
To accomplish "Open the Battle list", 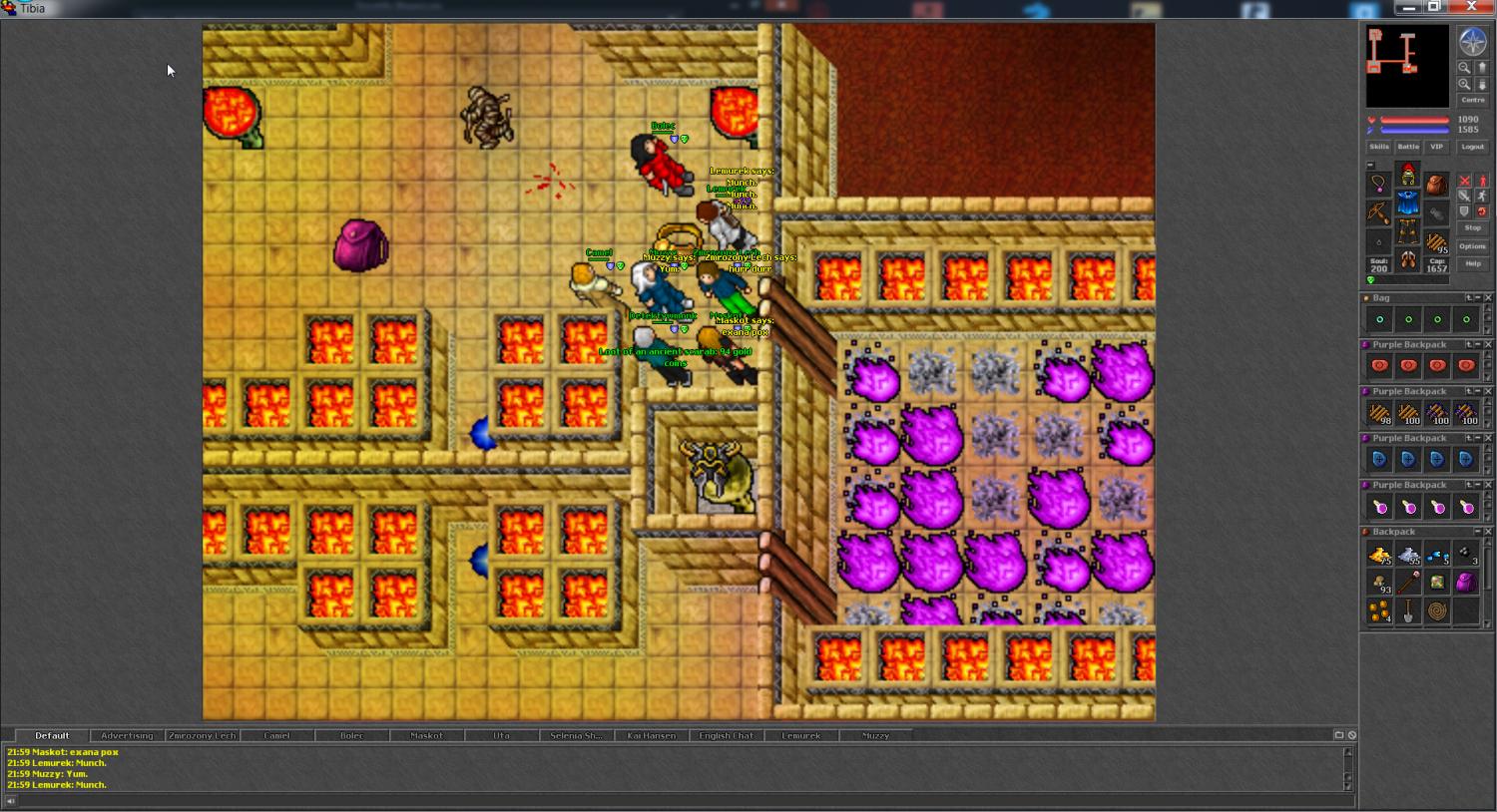I will pyautogui.click(x=1407, y=147).
